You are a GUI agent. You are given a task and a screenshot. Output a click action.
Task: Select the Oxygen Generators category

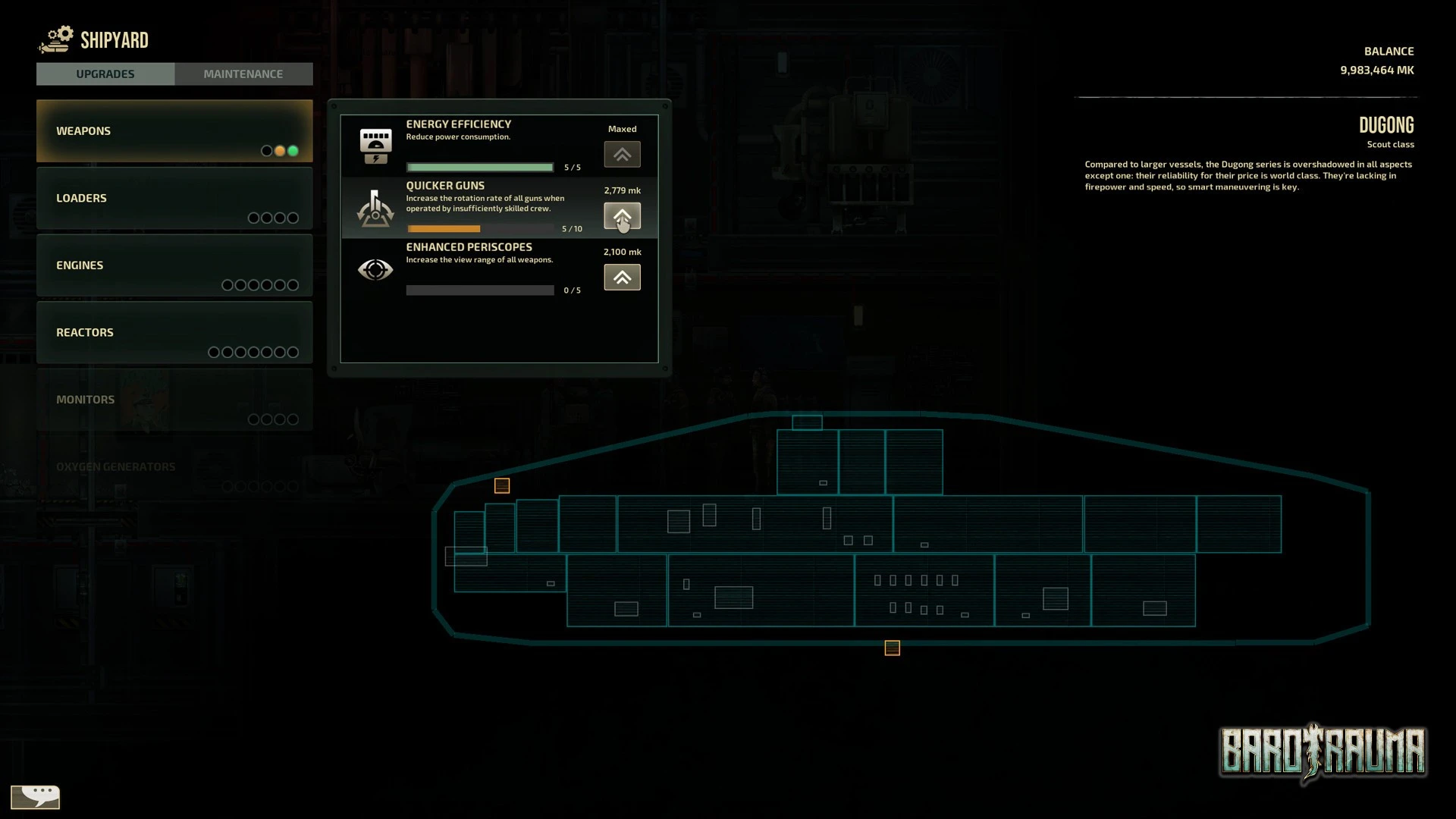click(174, 467)
